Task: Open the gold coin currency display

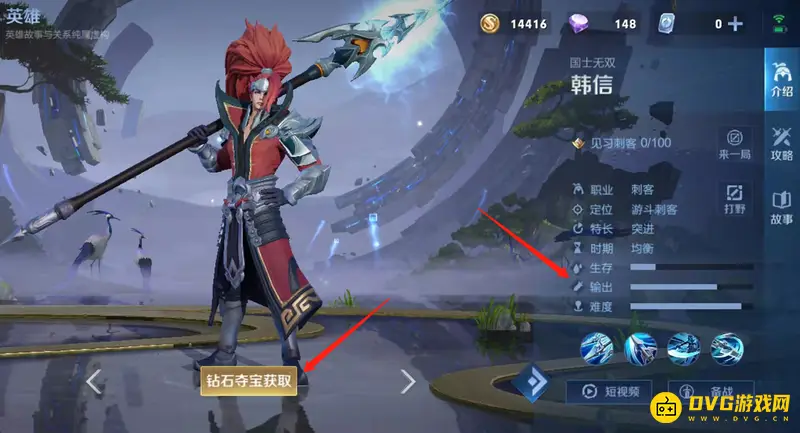Action: coord(514,24)
